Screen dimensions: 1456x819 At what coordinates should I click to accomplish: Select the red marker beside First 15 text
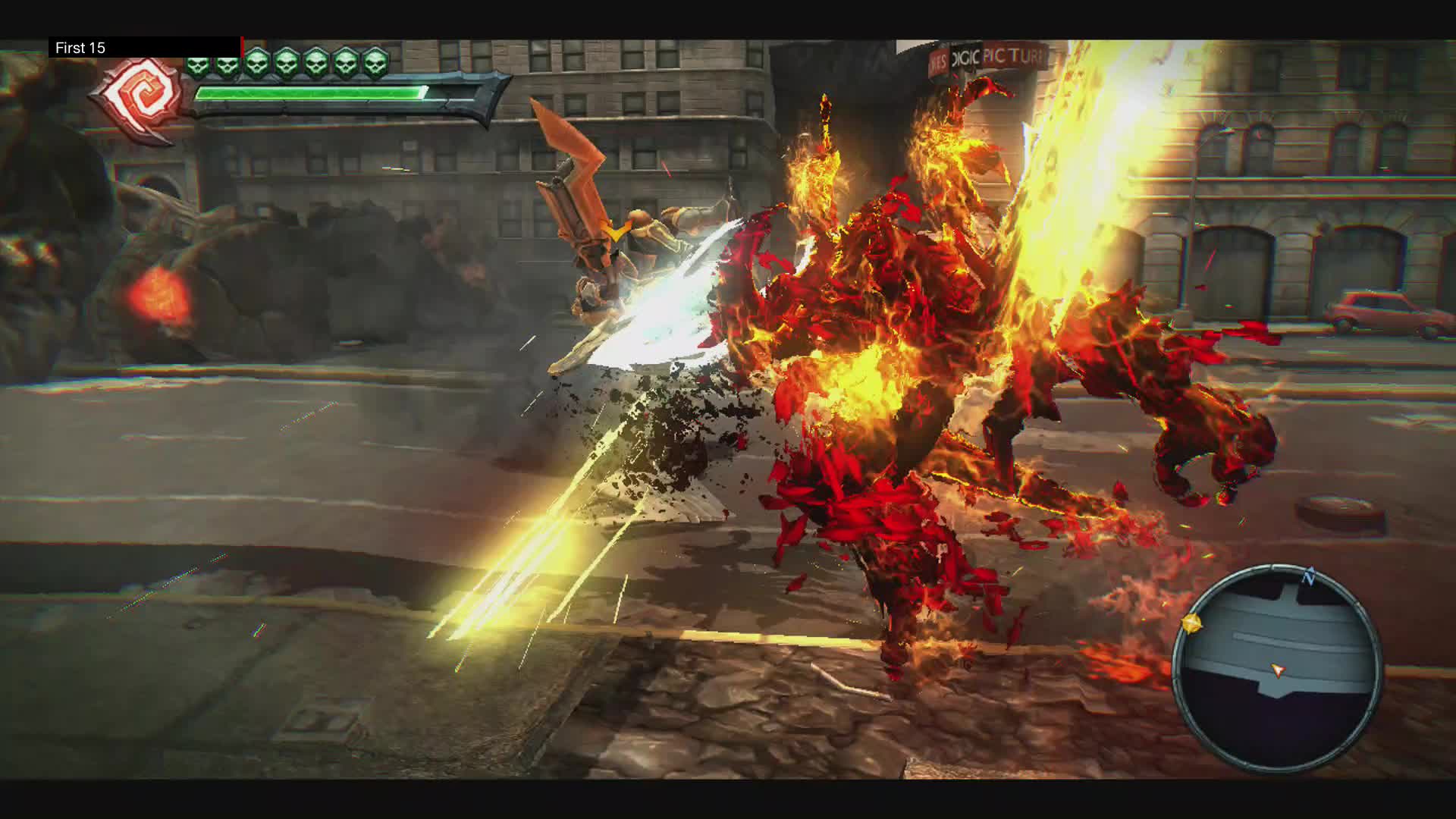tap(243, 47)
